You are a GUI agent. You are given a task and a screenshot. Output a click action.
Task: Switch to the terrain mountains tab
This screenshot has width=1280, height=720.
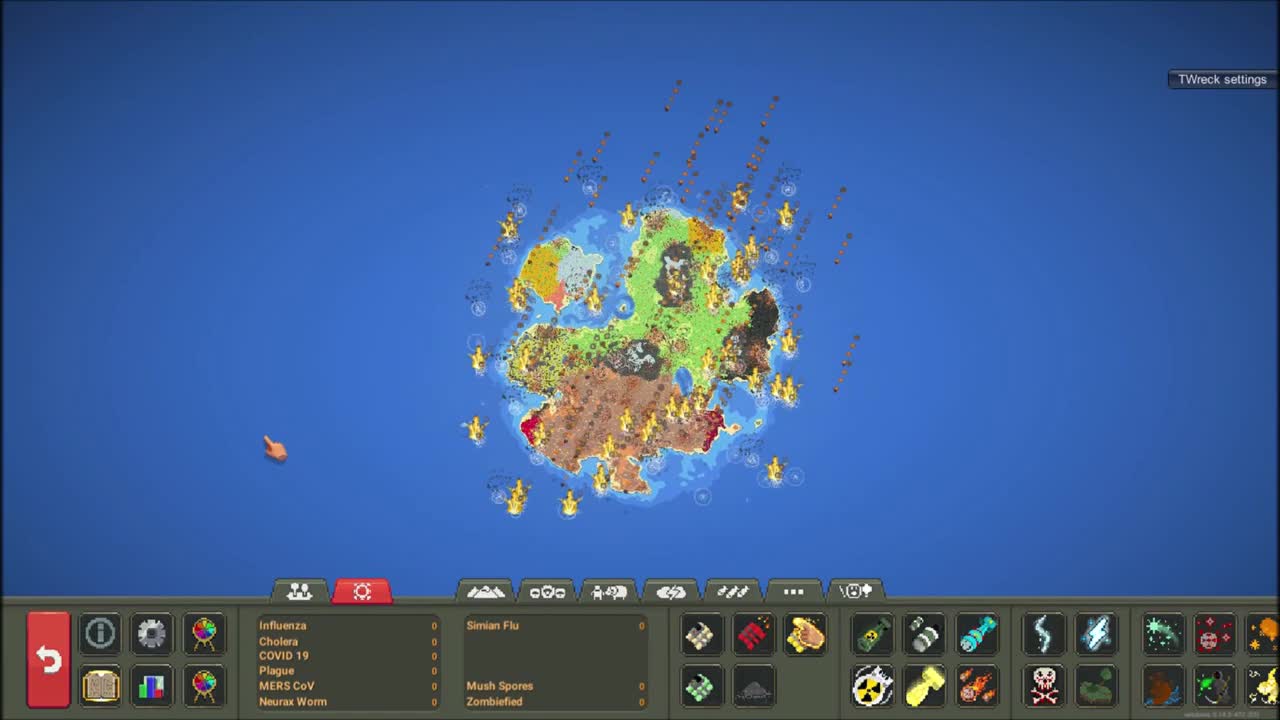[x=485, y=591]
